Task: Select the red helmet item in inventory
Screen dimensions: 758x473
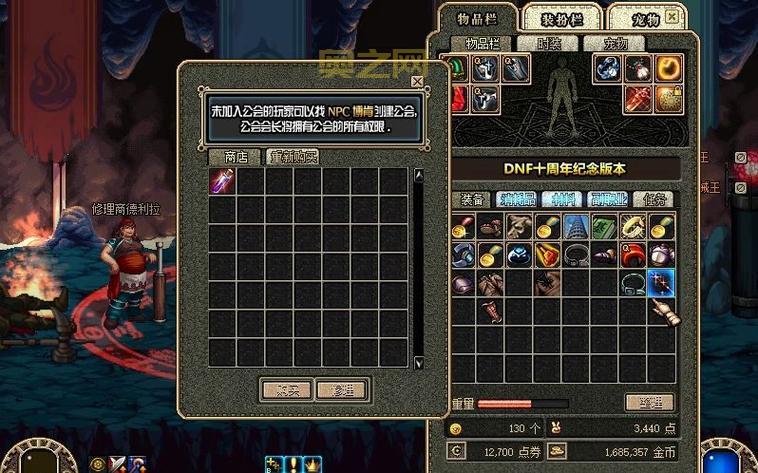Action: tap(632, 255)
